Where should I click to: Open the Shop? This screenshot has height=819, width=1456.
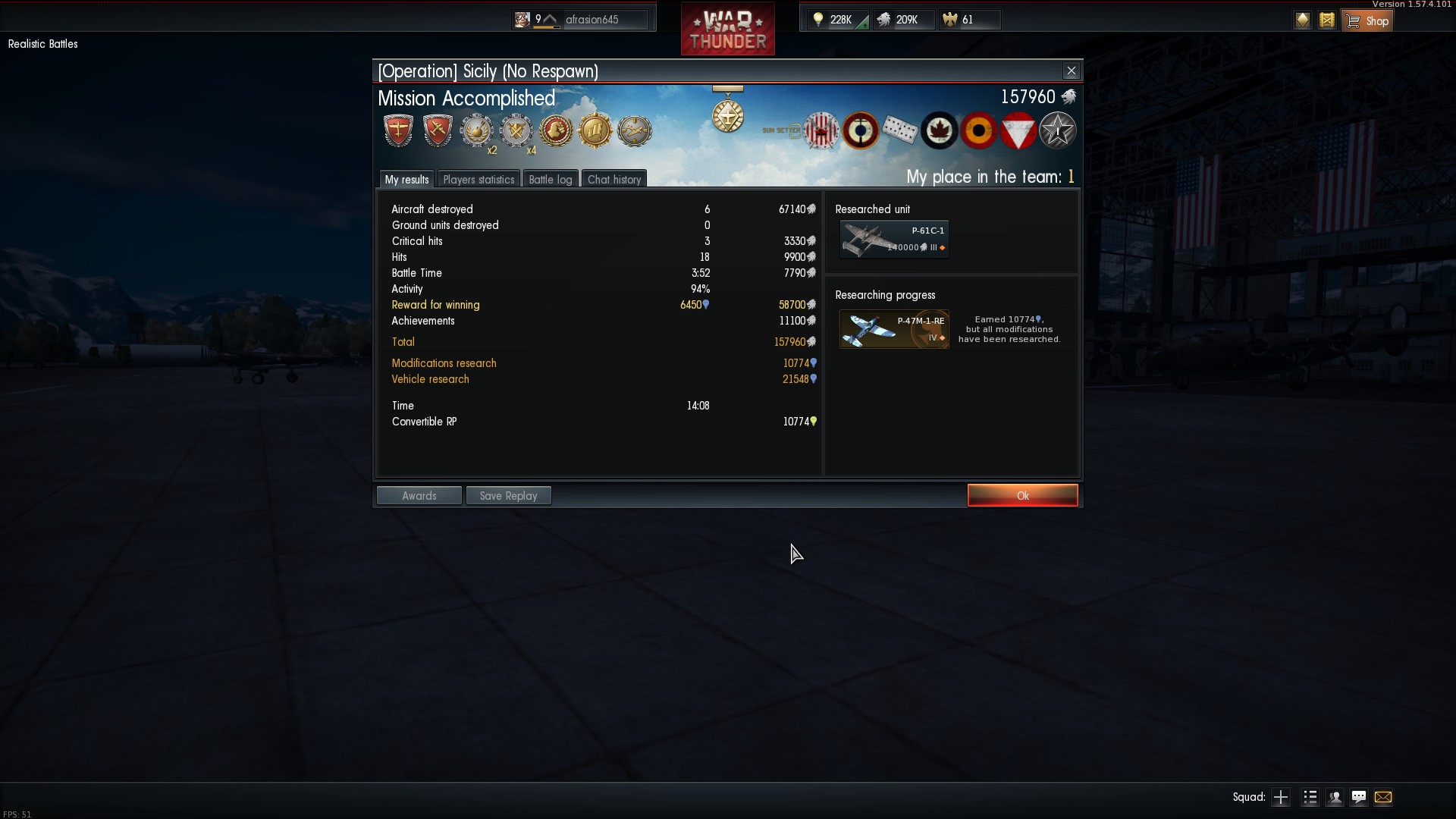[x=1368, y=20]
